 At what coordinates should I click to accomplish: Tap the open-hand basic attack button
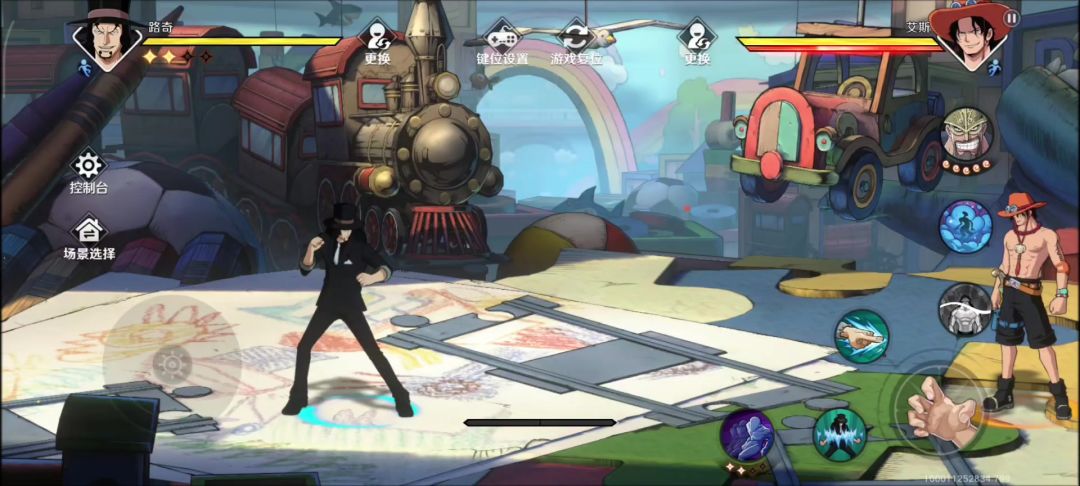[x=938, y=410]
